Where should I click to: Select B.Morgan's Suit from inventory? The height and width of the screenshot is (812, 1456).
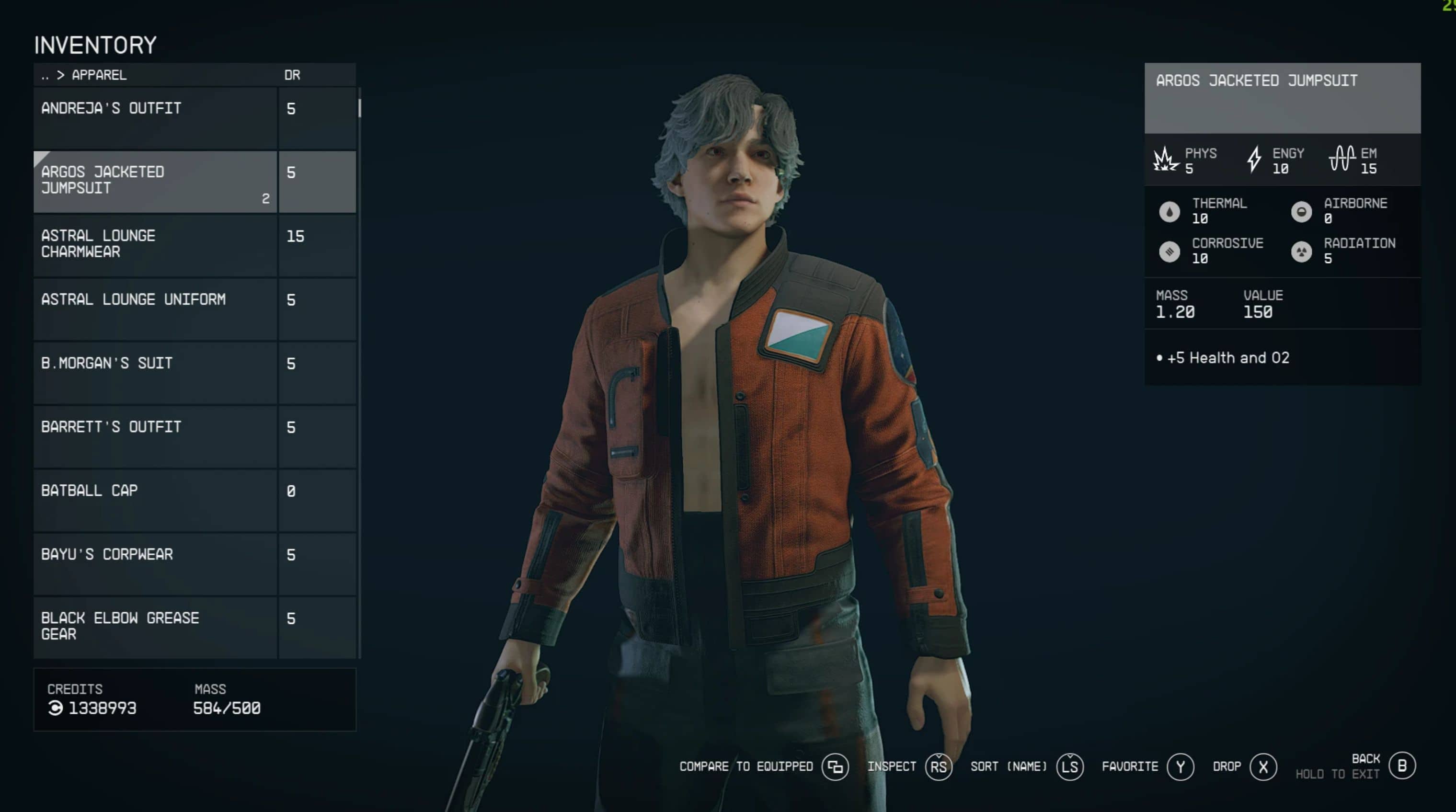[155, 372]
